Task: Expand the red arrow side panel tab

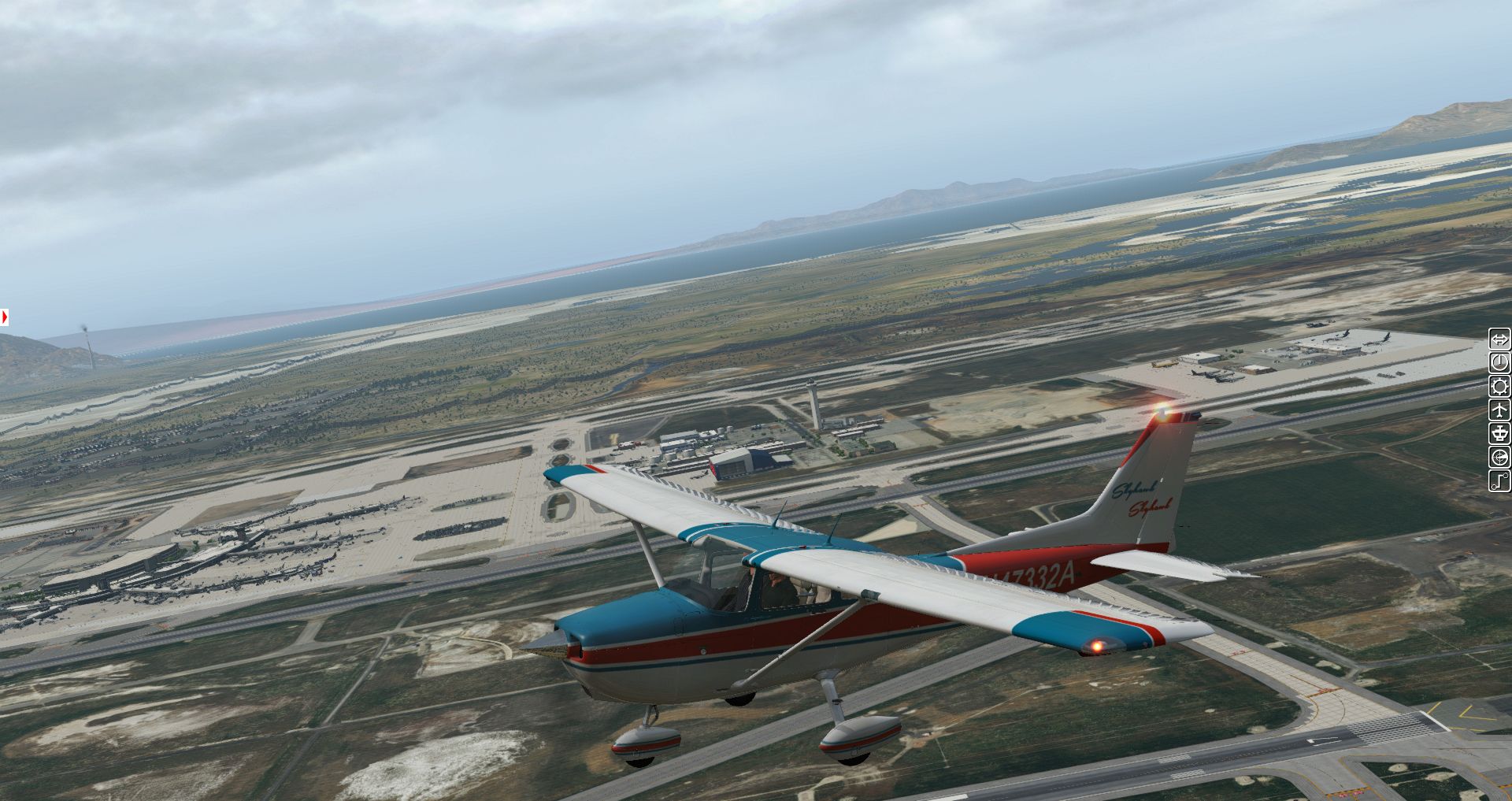Action: (x=5, y=317)
